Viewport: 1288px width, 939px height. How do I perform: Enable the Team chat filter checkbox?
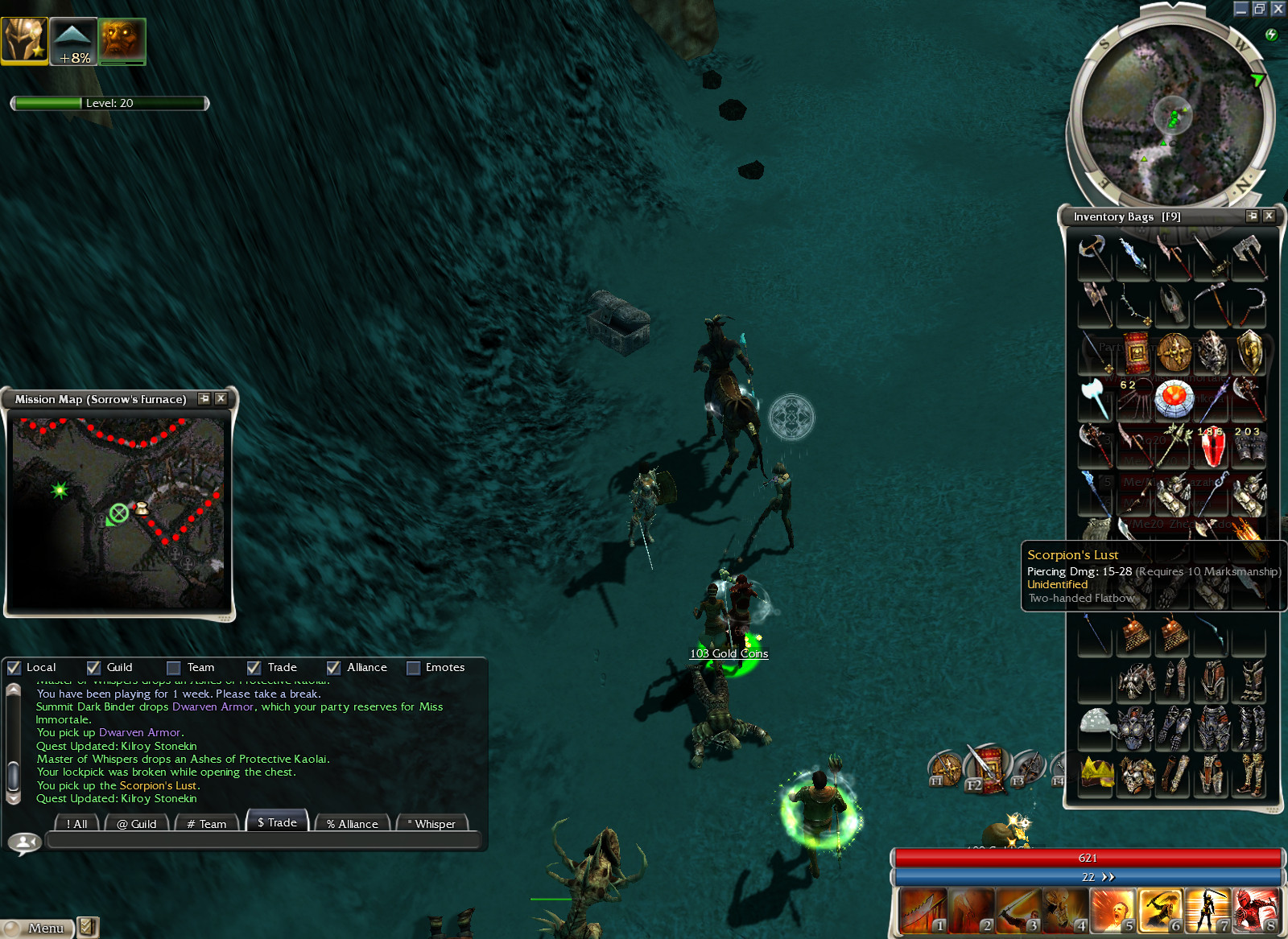173,667
